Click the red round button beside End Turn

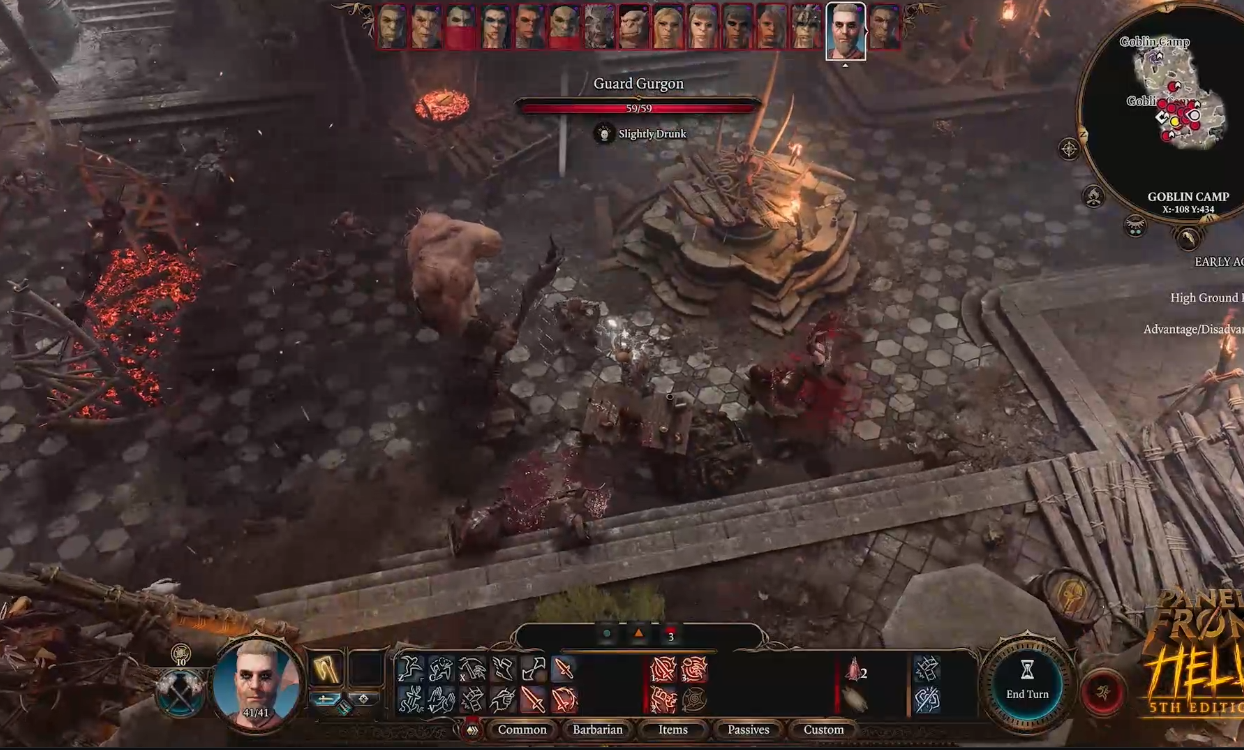(x=1103, y=694)
